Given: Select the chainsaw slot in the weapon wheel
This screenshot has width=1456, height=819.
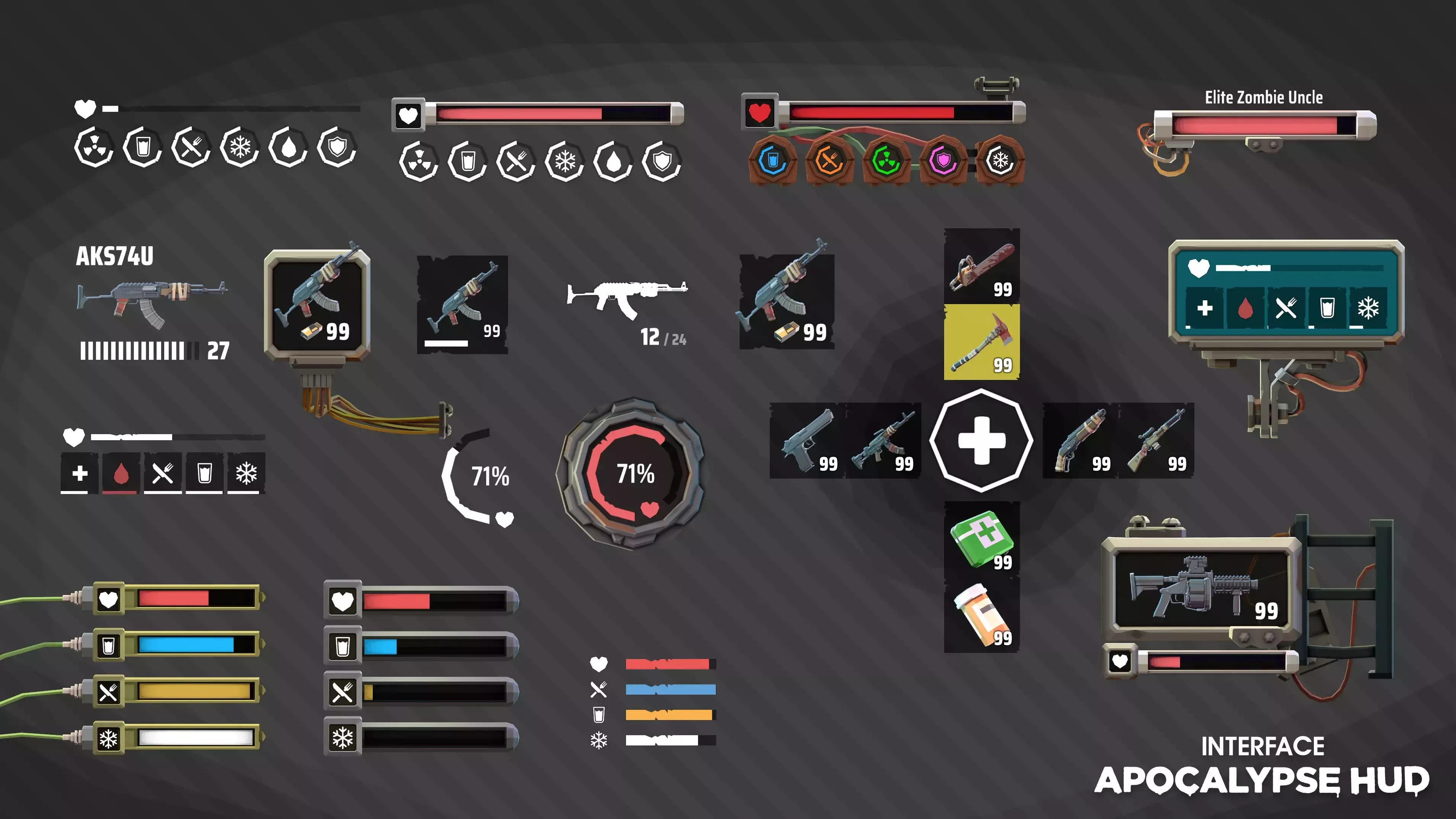Looking at the screenshot, I should (x=982, y=266).
